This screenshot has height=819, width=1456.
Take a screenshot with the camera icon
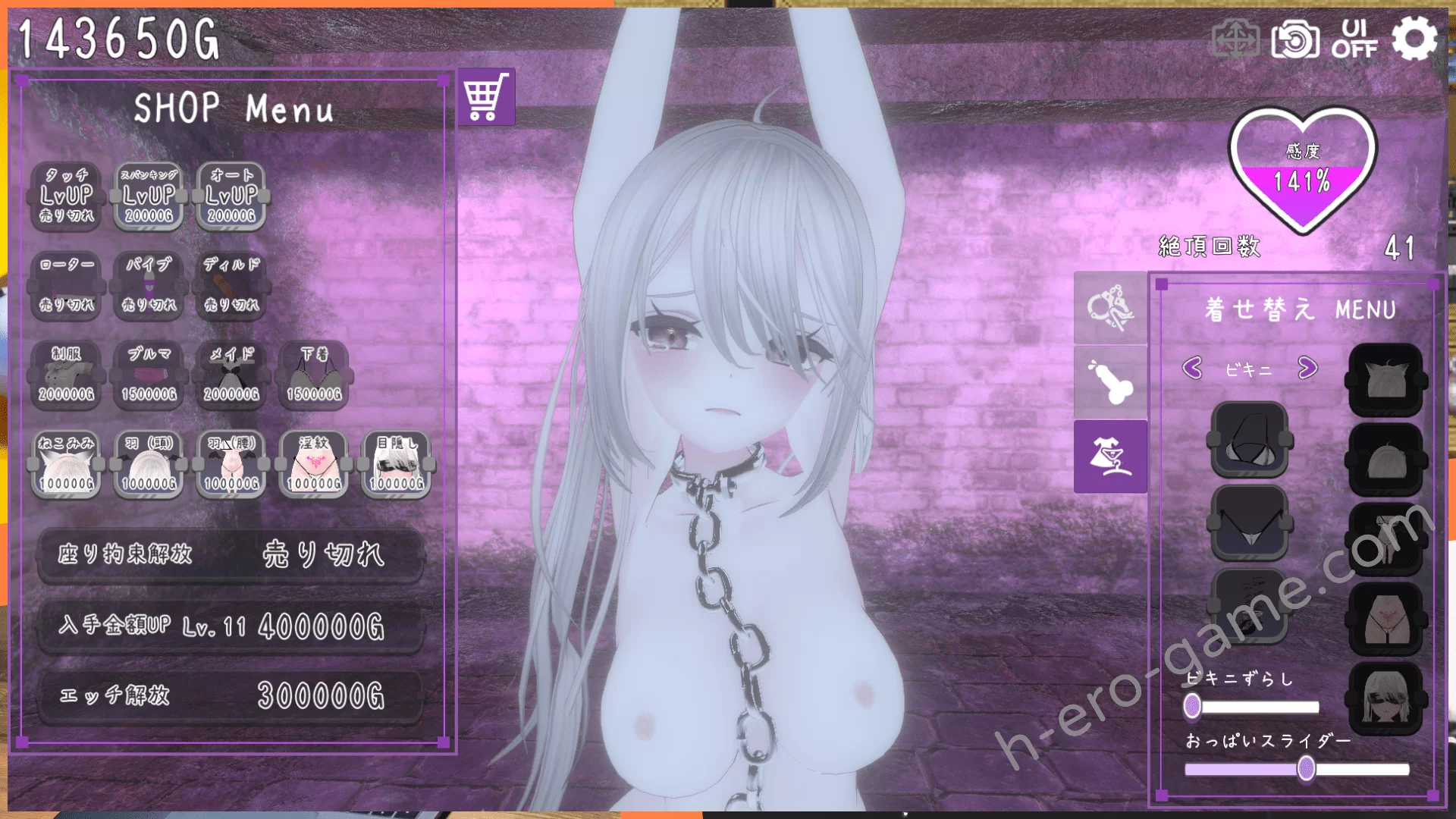point(1295,39)
